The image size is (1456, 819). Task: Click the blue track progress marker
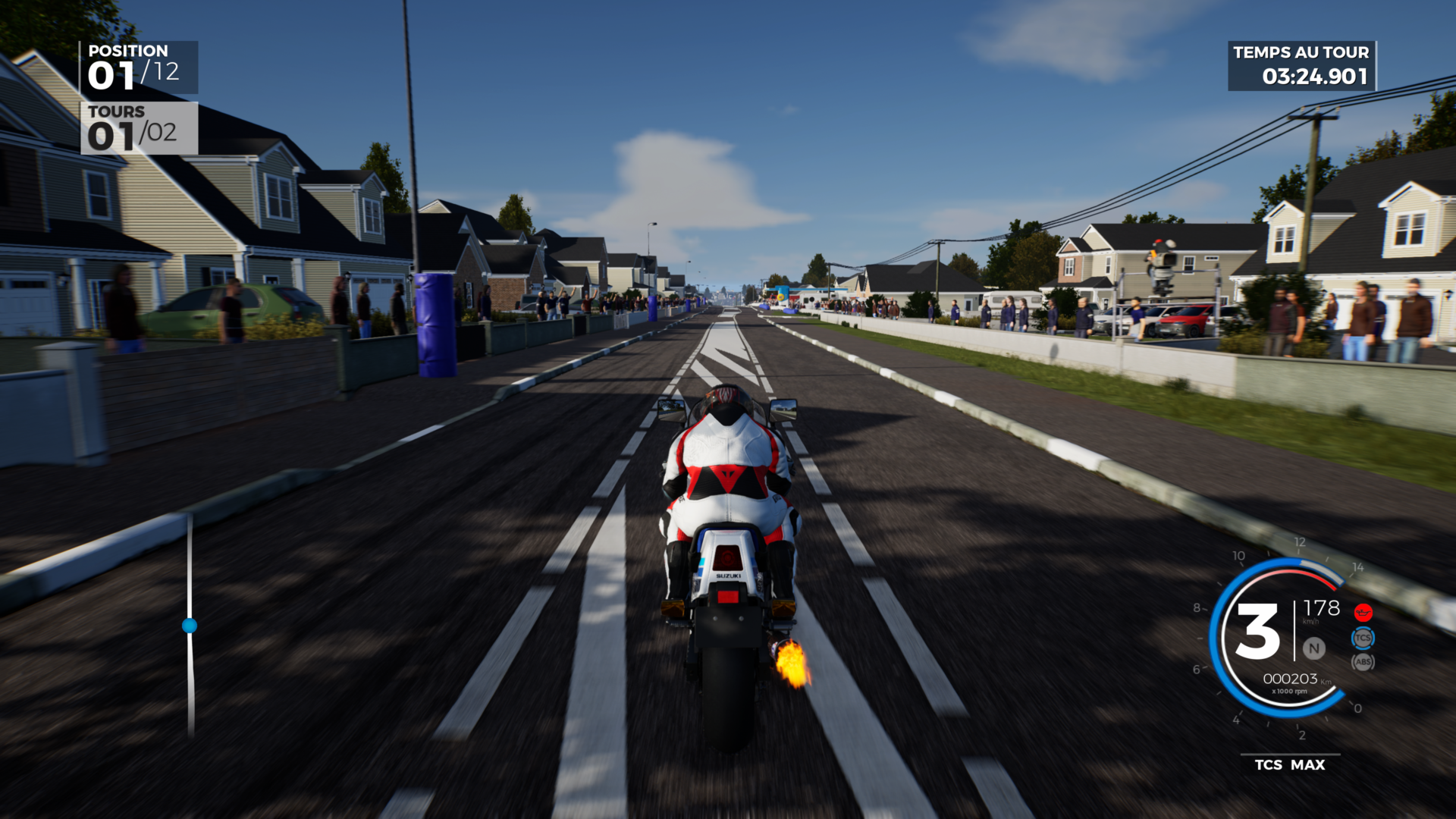(190, 626)
